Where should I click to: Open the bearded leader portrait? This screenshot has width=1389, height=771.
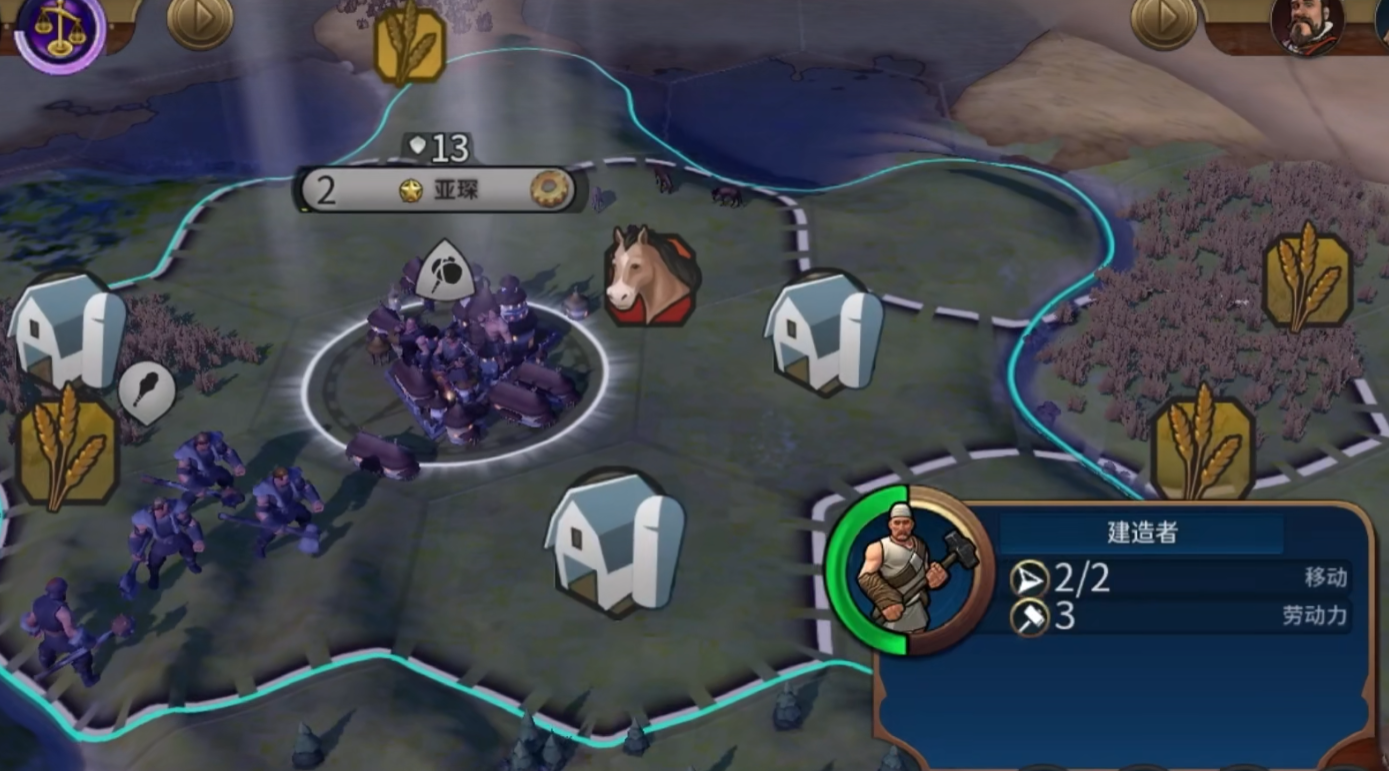click(1307, 24)
